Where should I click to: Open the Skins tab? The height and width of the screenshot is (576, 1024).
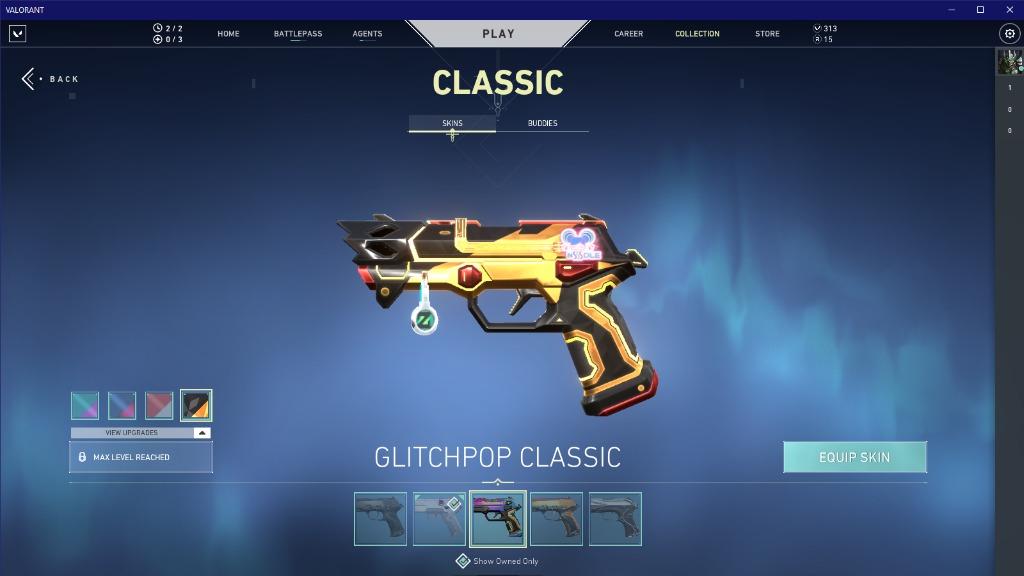[452, 123]
